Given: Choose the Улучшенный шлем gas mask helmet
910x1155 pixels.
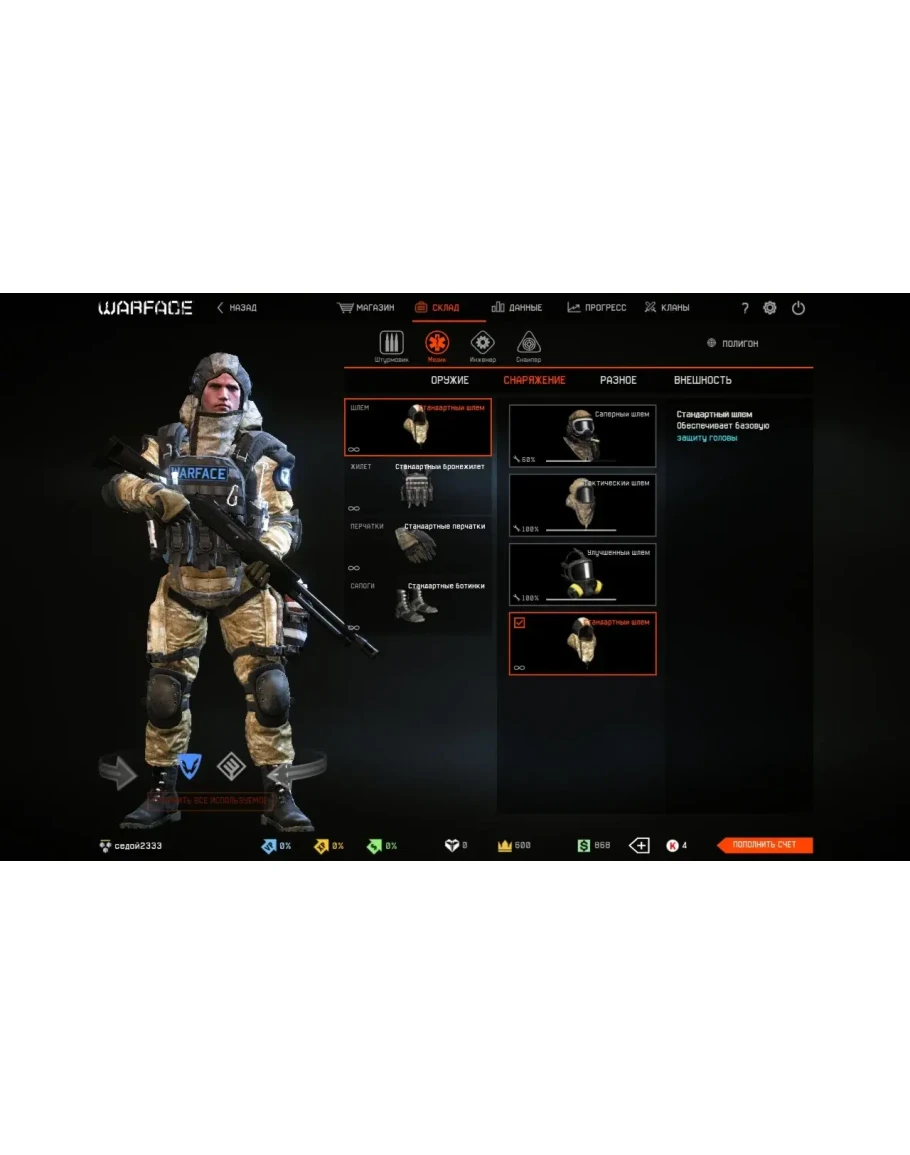Looking at the screenshot, I should (582, 574).
